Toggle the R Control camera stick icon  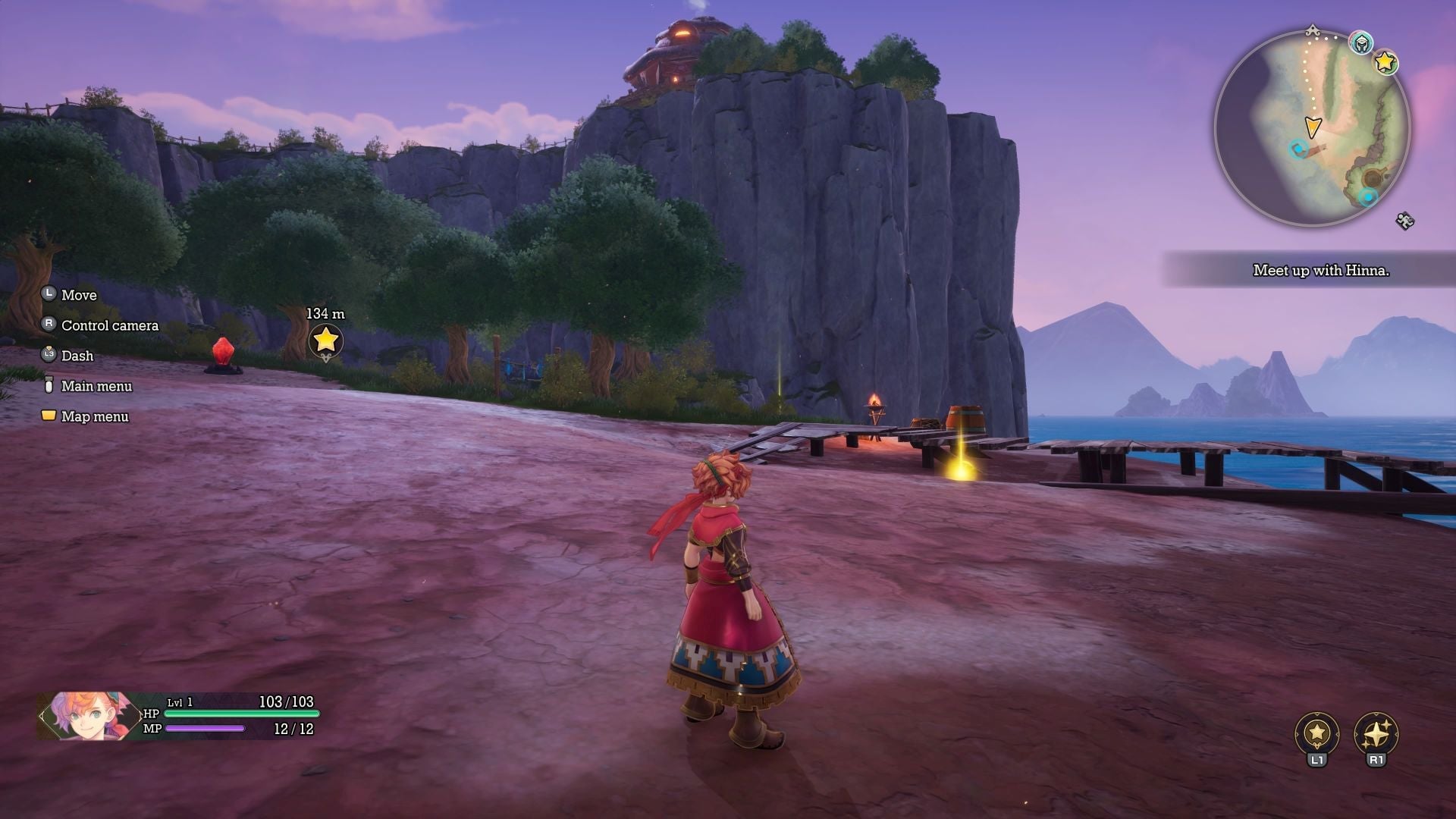coord(49,325)
